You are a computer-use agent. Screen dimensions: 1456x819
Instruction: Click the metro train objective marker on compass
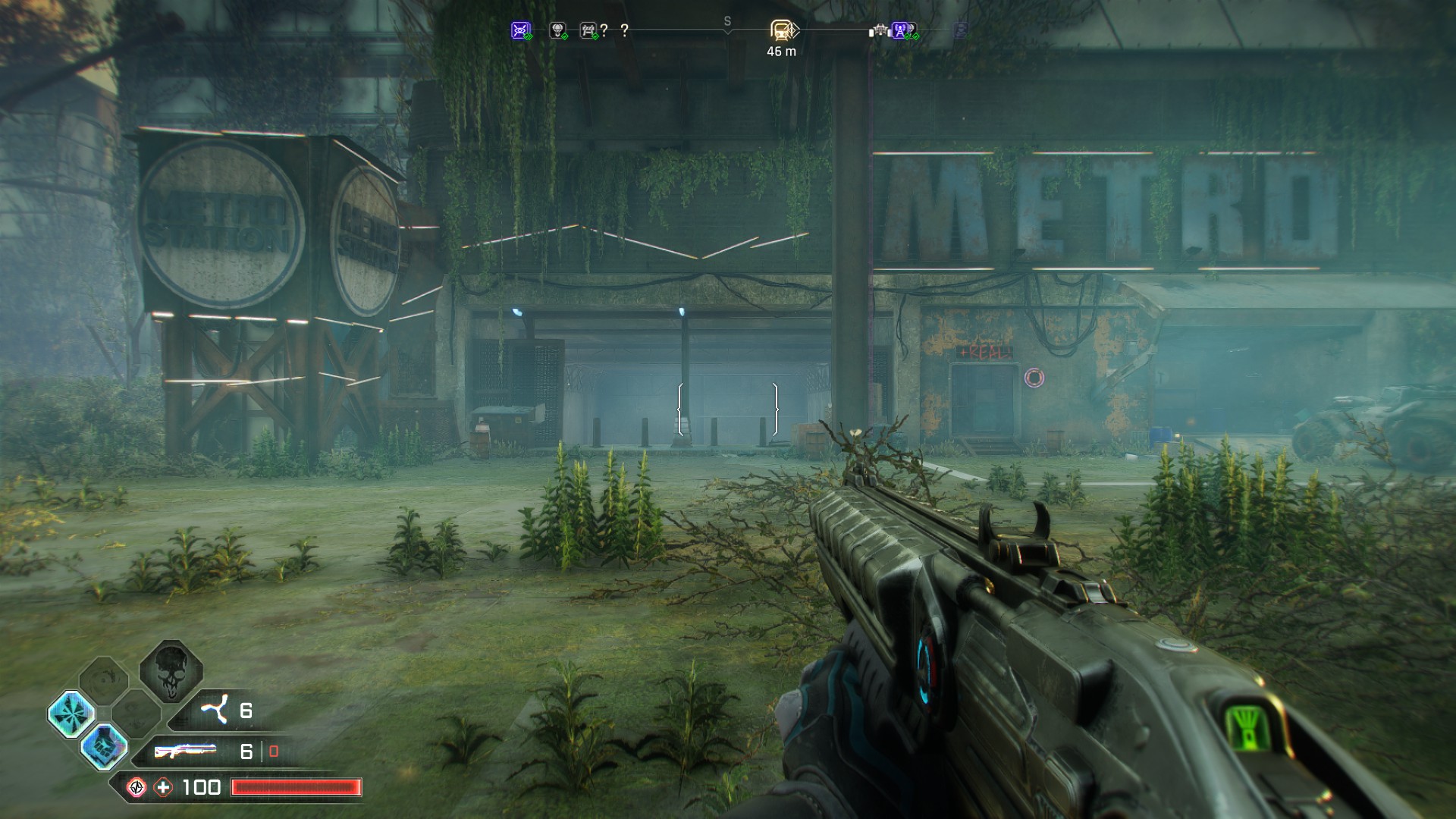782,30
